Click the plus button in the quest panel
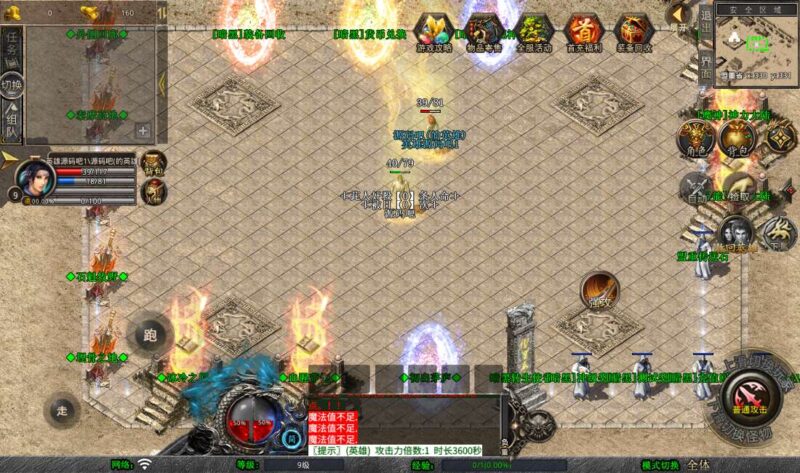 tap(143, 130)
